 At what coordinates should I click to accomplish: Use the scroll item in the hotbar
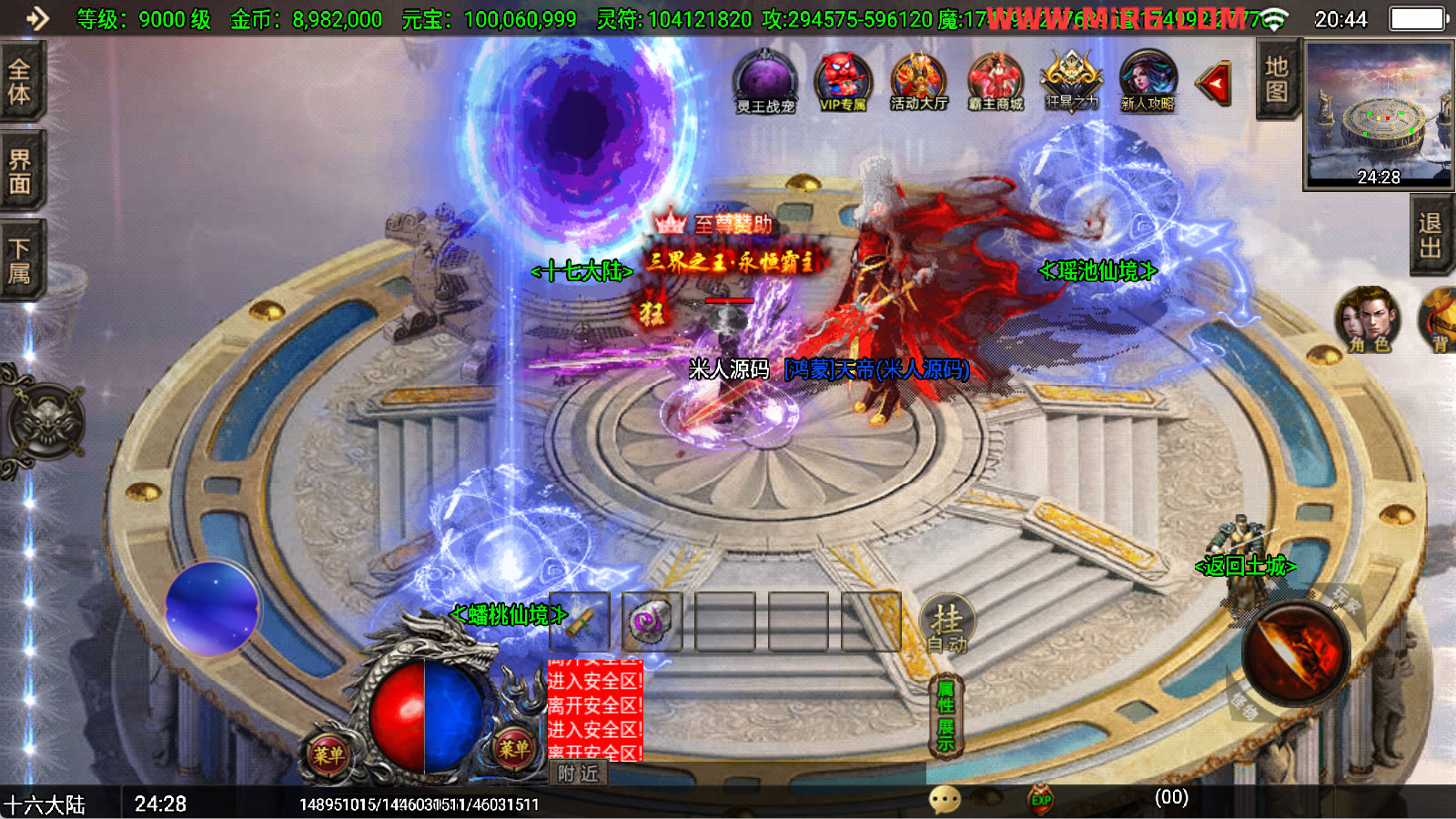580,622
